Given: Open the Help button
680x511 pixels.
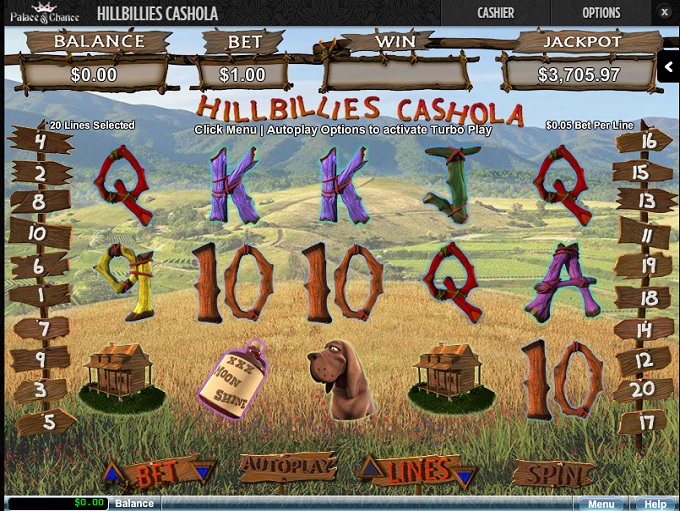Looking at the screenshot, I should point(655,504).
